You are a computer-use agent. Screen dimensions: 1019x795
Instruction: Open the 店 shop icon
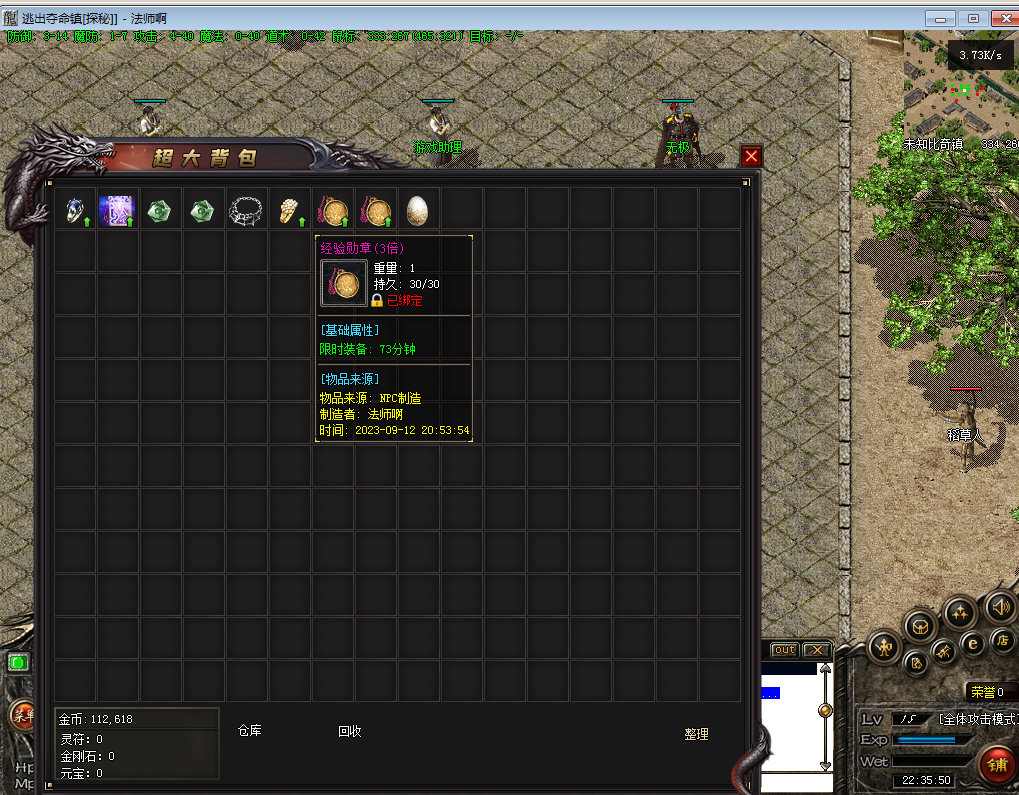1002,640
